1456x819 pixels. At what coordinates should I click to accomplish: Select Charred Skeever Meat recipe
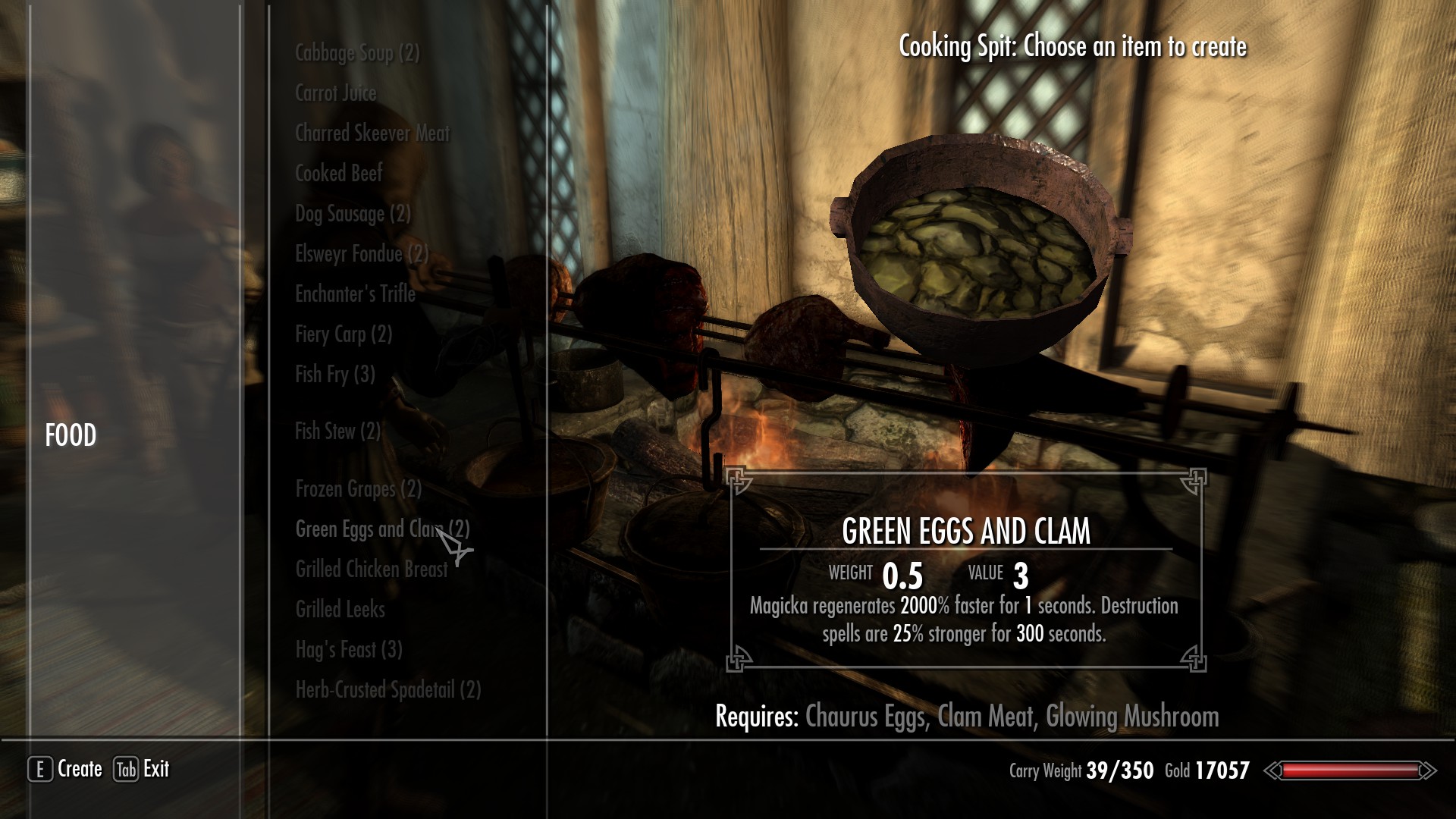click(x=372, y=133)
